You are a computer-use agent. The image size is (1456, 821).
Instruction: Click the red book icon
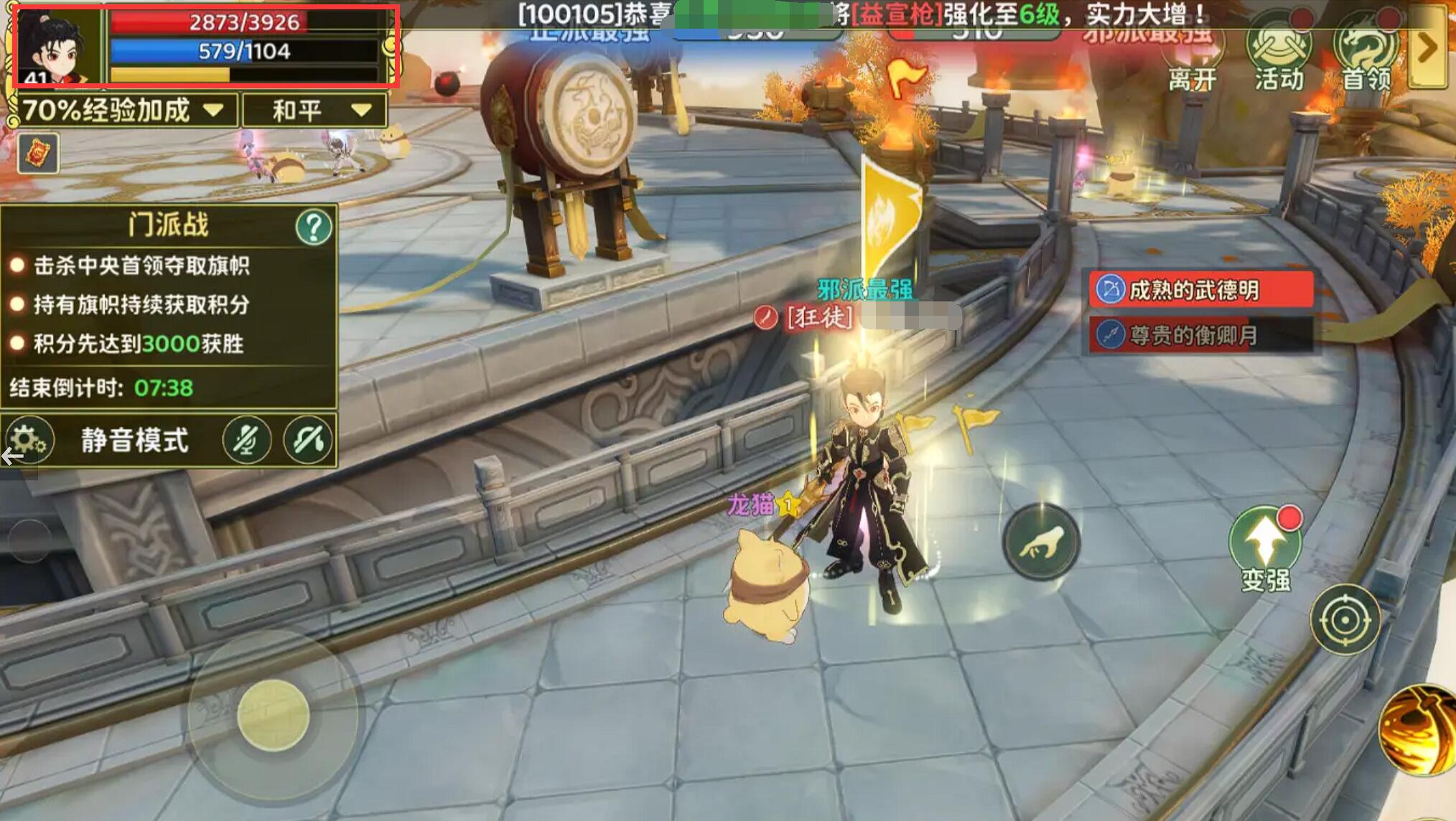38,153
